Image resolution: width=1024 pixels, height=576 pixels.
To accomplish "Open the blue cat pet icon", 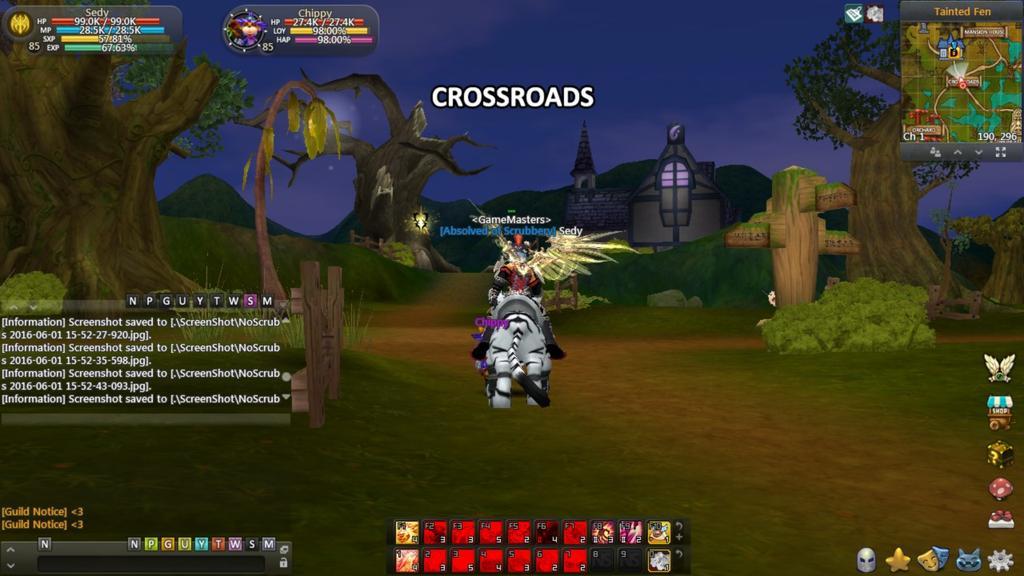I will (966, 560).
